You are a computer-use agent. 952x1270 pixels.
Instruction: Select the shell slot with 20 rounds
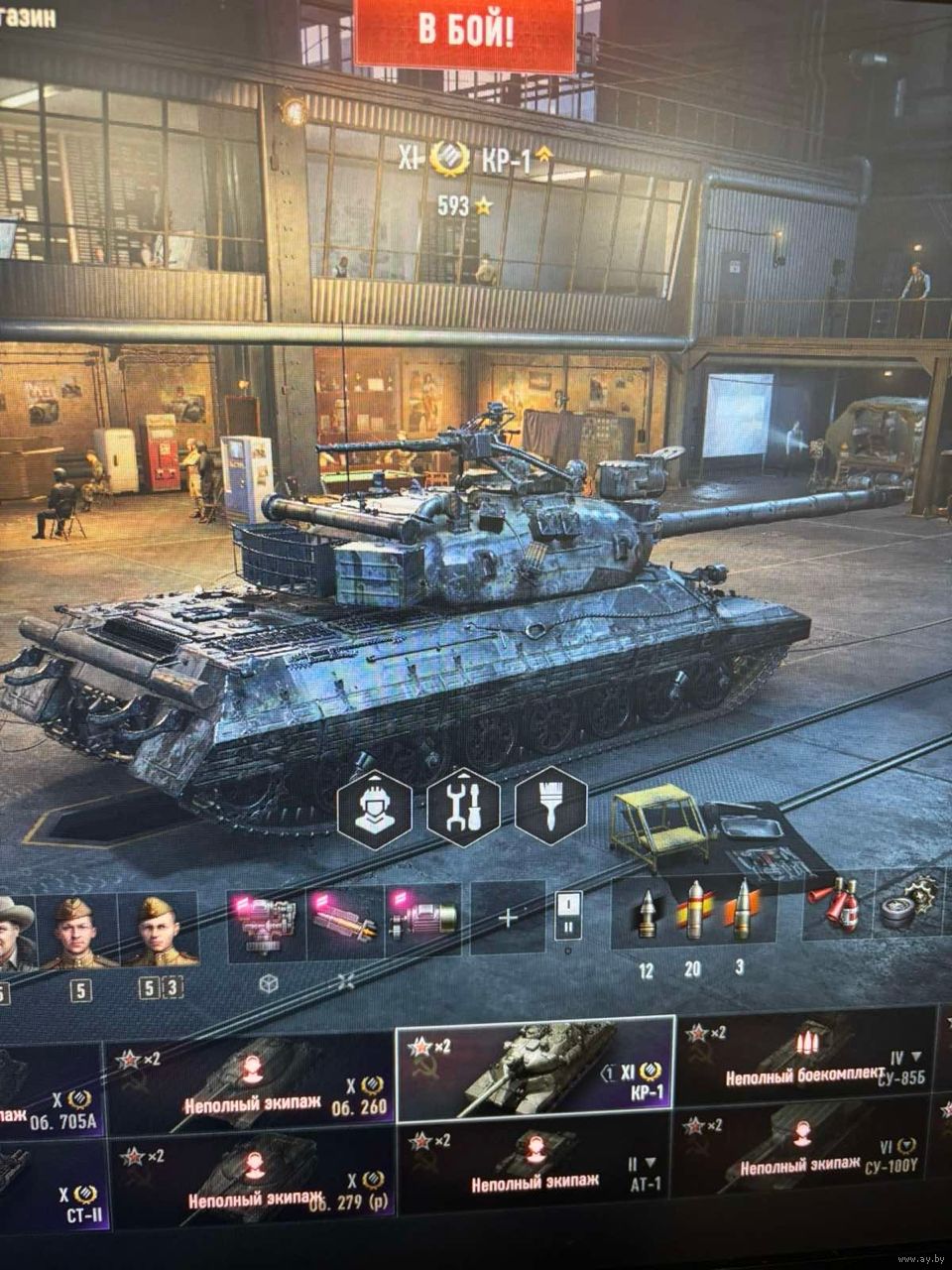(x=693, y=912)
